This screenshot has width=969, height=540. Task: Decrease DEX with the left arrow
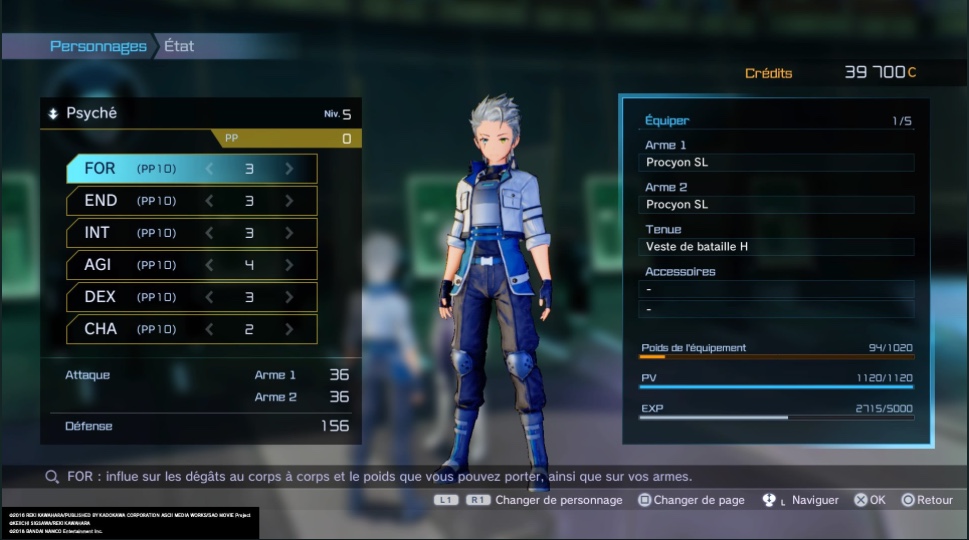(210, 297)
